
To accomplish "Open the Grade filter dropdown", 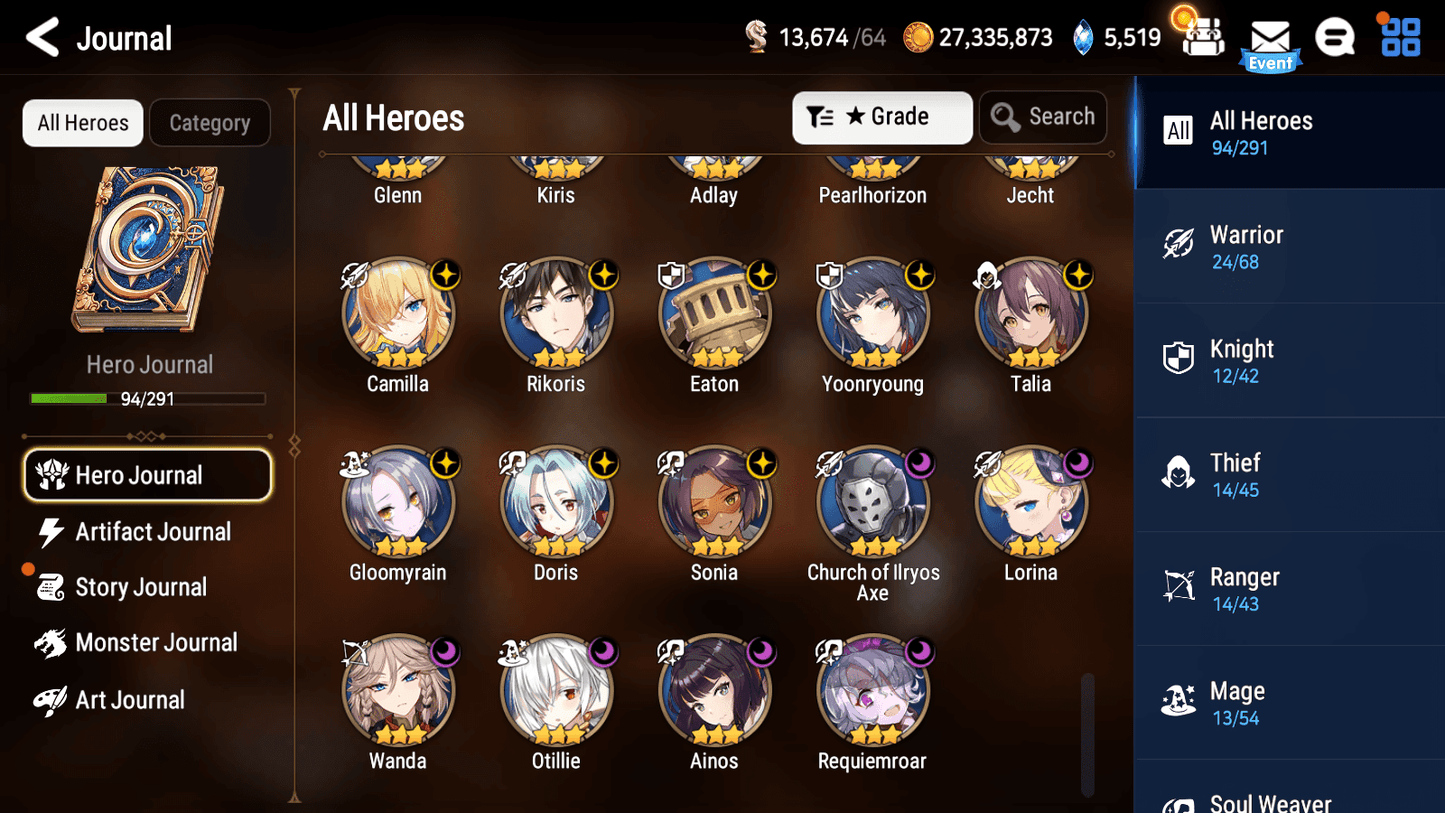I will (x=882, y=117).
